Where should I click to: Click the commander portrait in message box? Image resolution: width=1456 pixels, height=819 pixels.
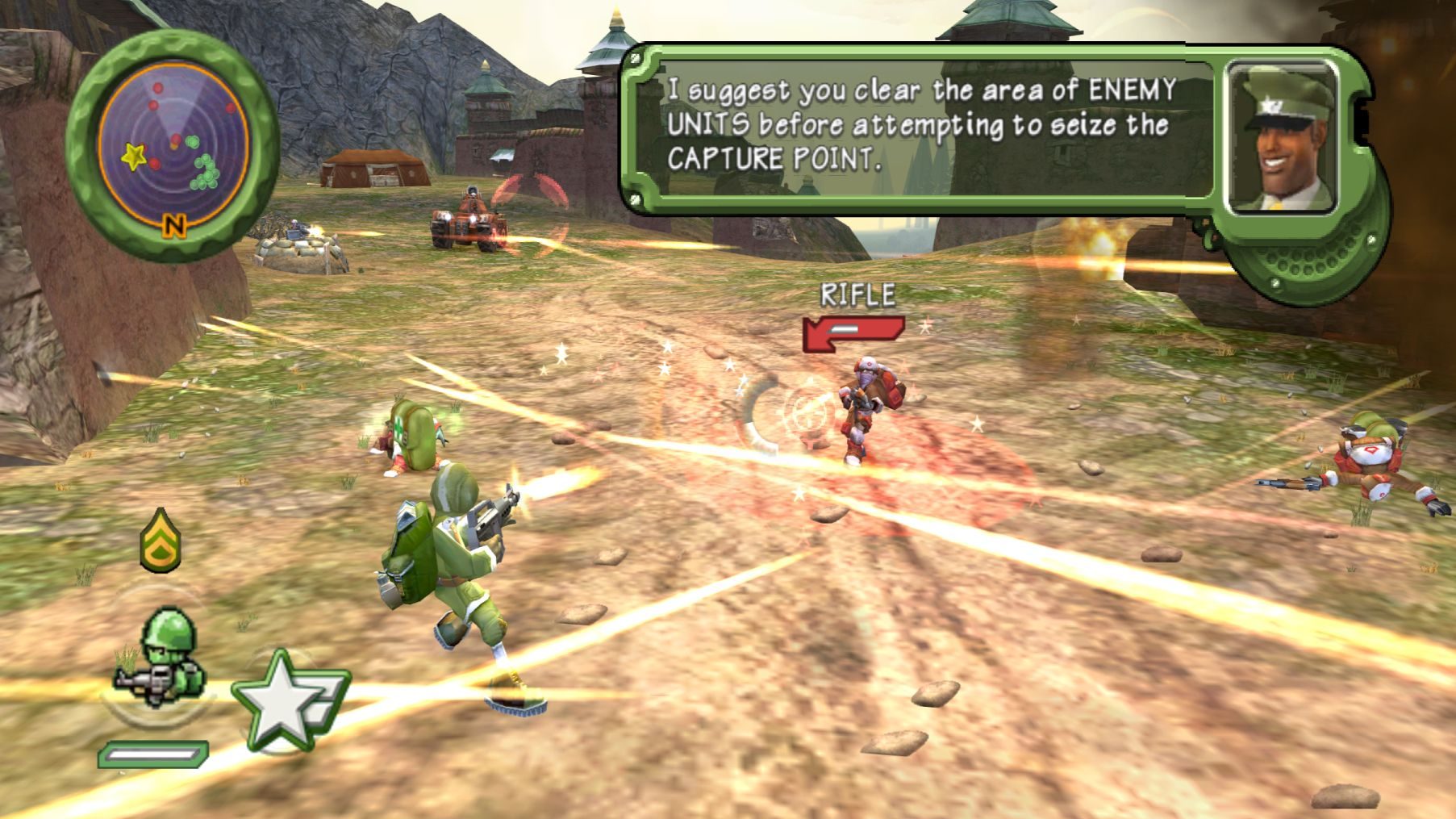pyautogui.click(x=1282, y=138)
